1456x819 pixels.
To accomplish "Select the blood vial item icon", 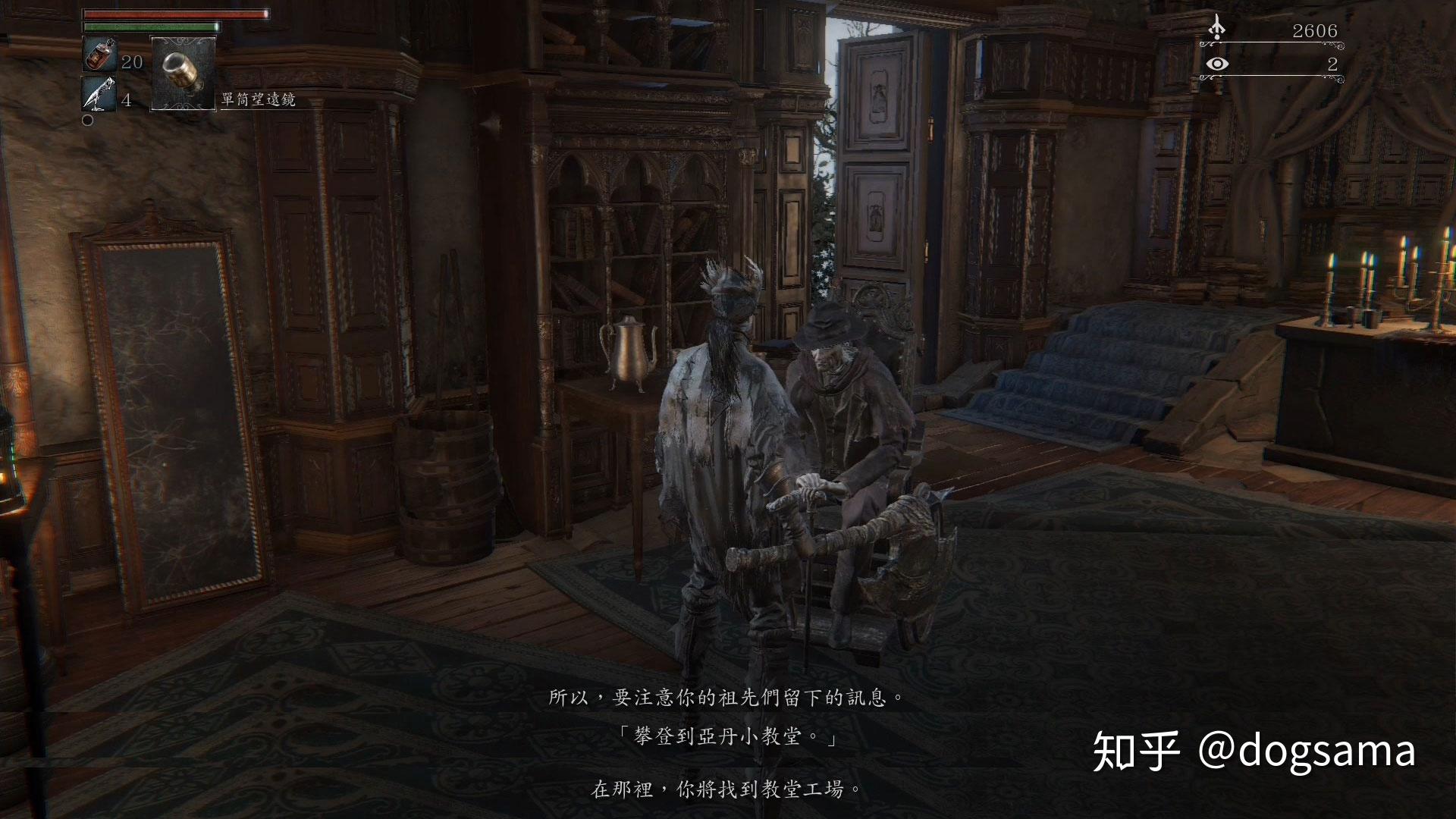I will (99, 55).
